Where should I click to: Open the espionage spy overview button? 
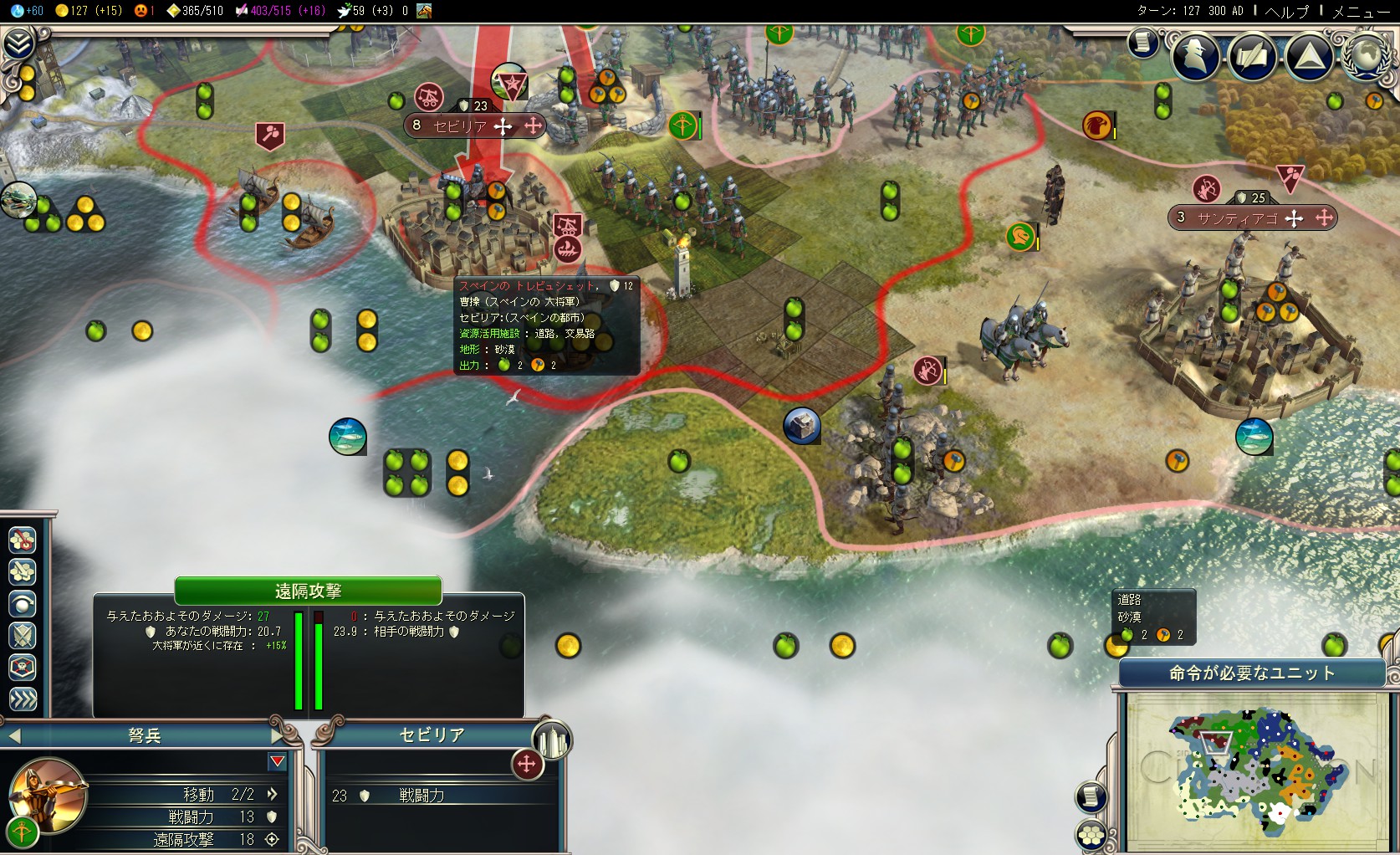tap(1195, 55)
